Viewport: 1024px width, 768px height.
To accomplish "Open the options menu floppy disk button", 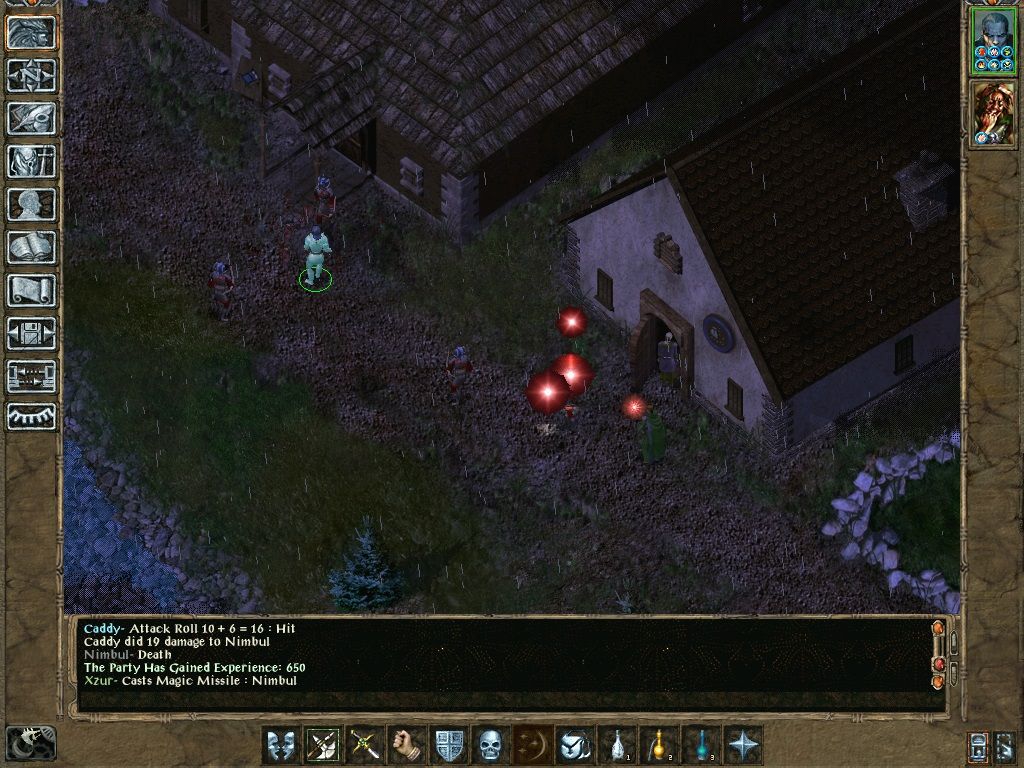I will [x=31, y=333].
